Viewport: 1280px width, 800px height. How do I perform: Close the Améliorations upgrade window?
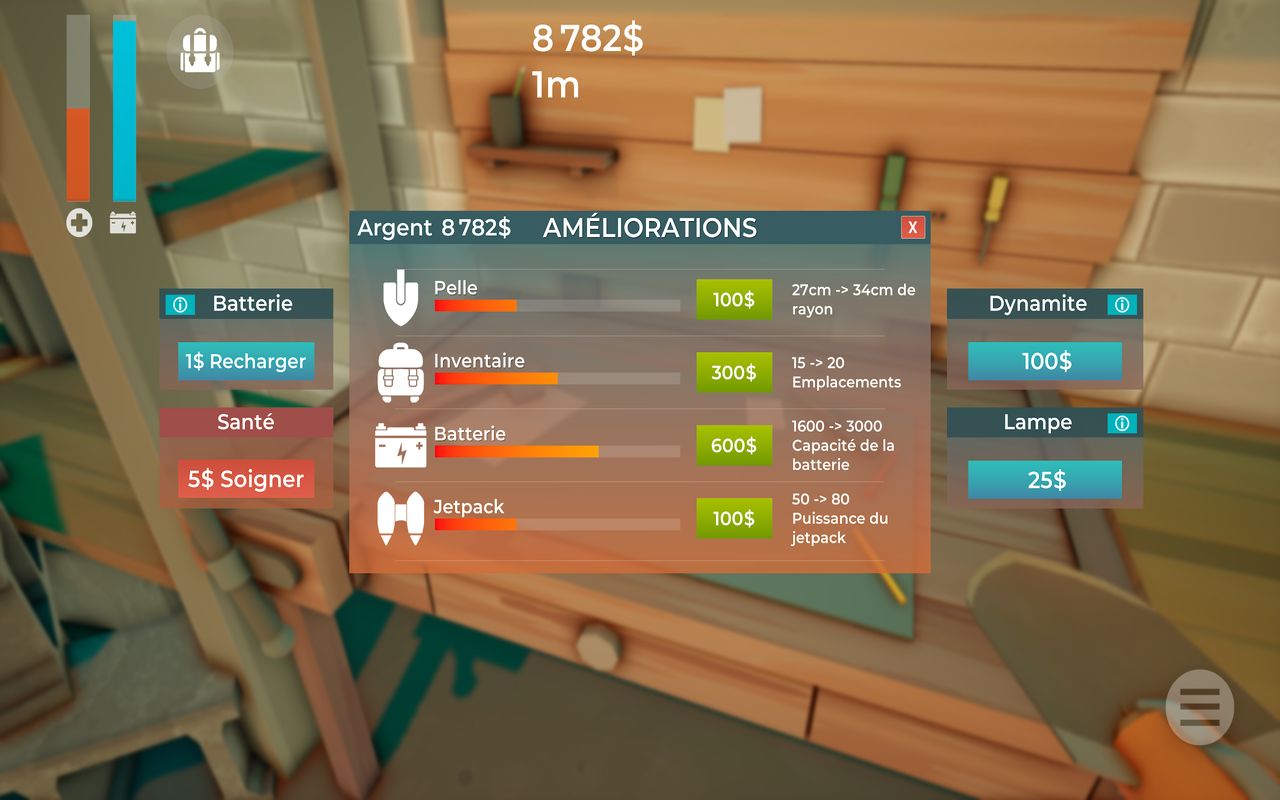[912, 227]
